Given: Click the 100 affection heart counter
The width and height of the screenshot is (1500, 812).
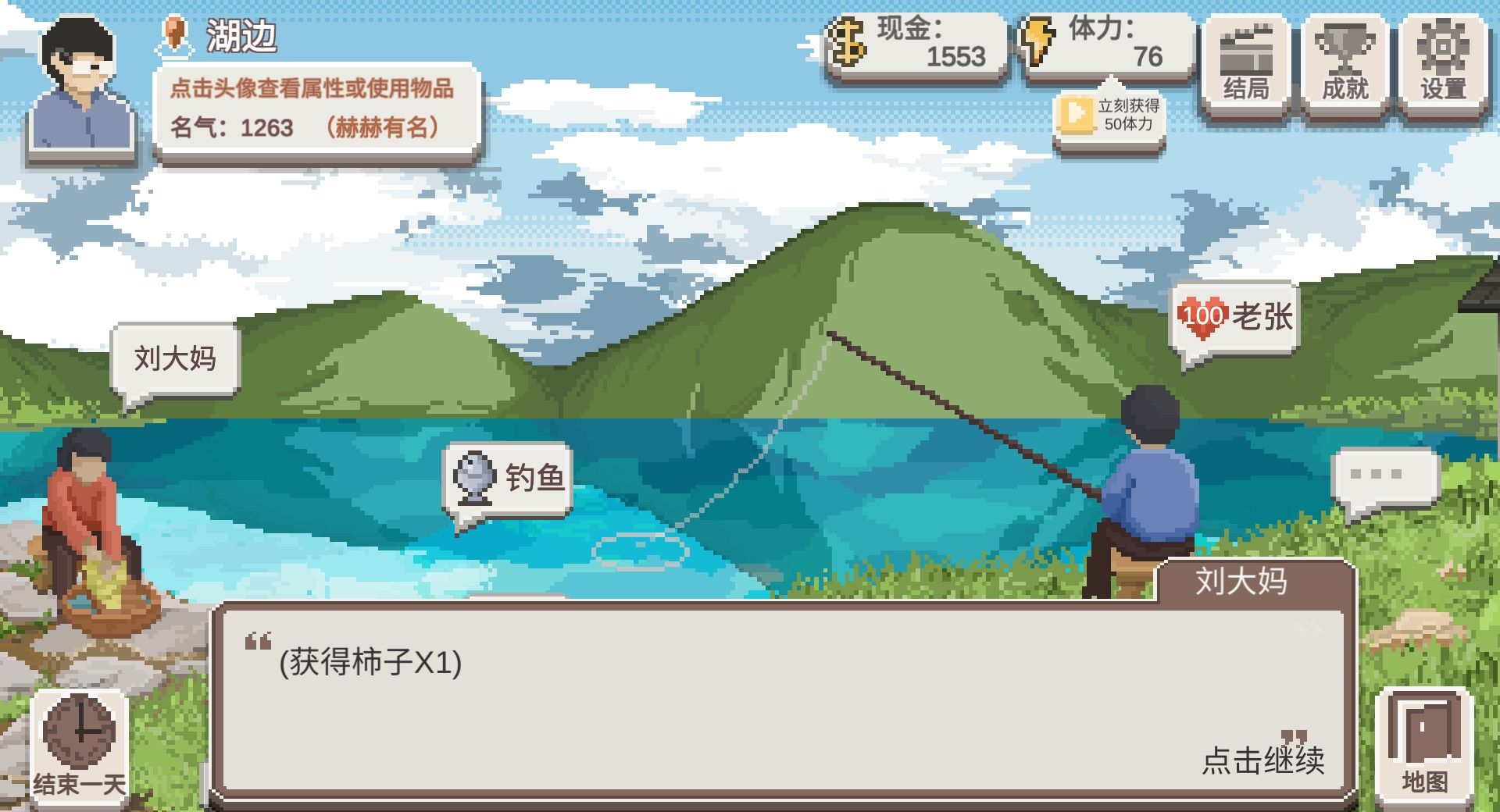Looking at the screenshot, I should point(1202,315).
